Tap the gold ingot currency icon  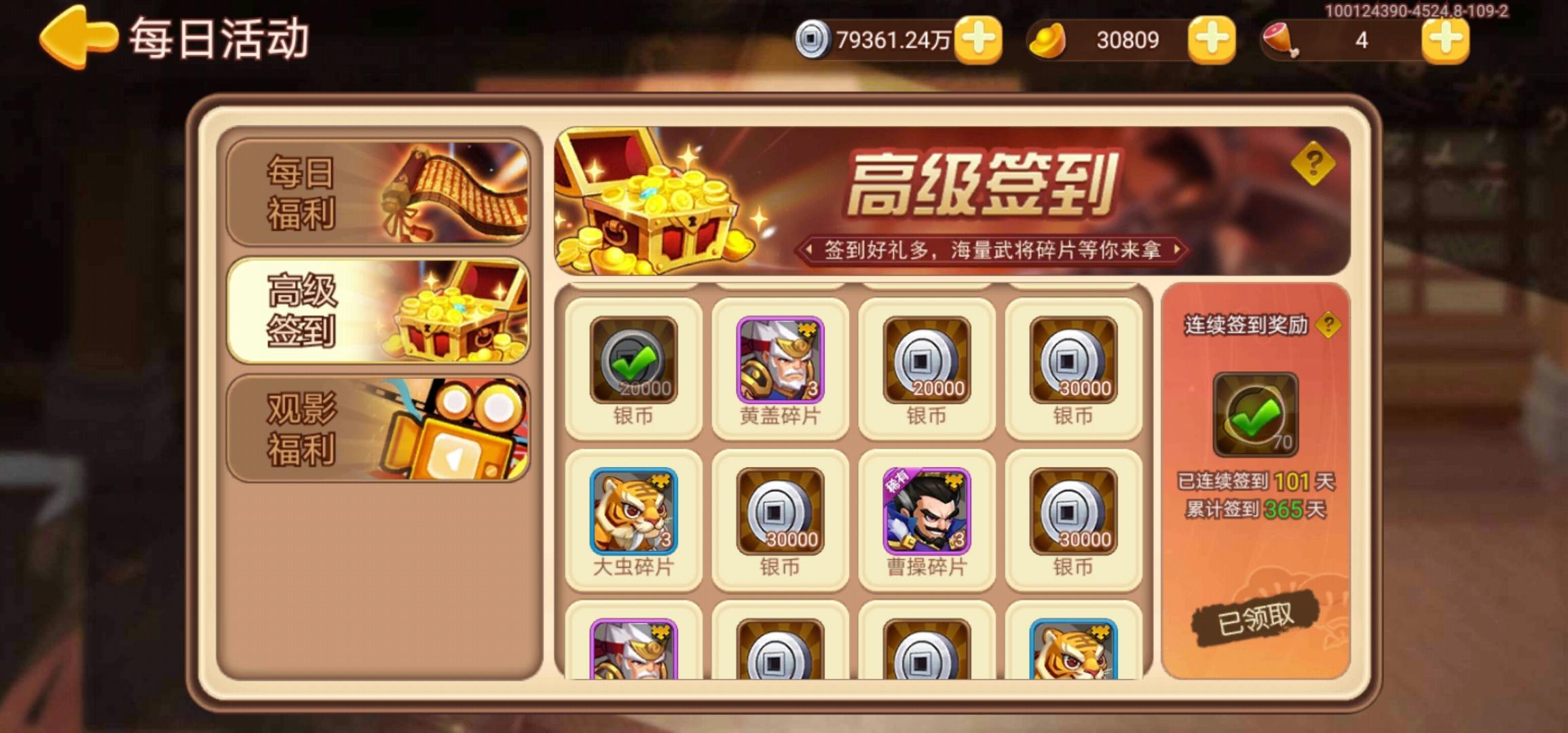click(x=1048, y=41)
